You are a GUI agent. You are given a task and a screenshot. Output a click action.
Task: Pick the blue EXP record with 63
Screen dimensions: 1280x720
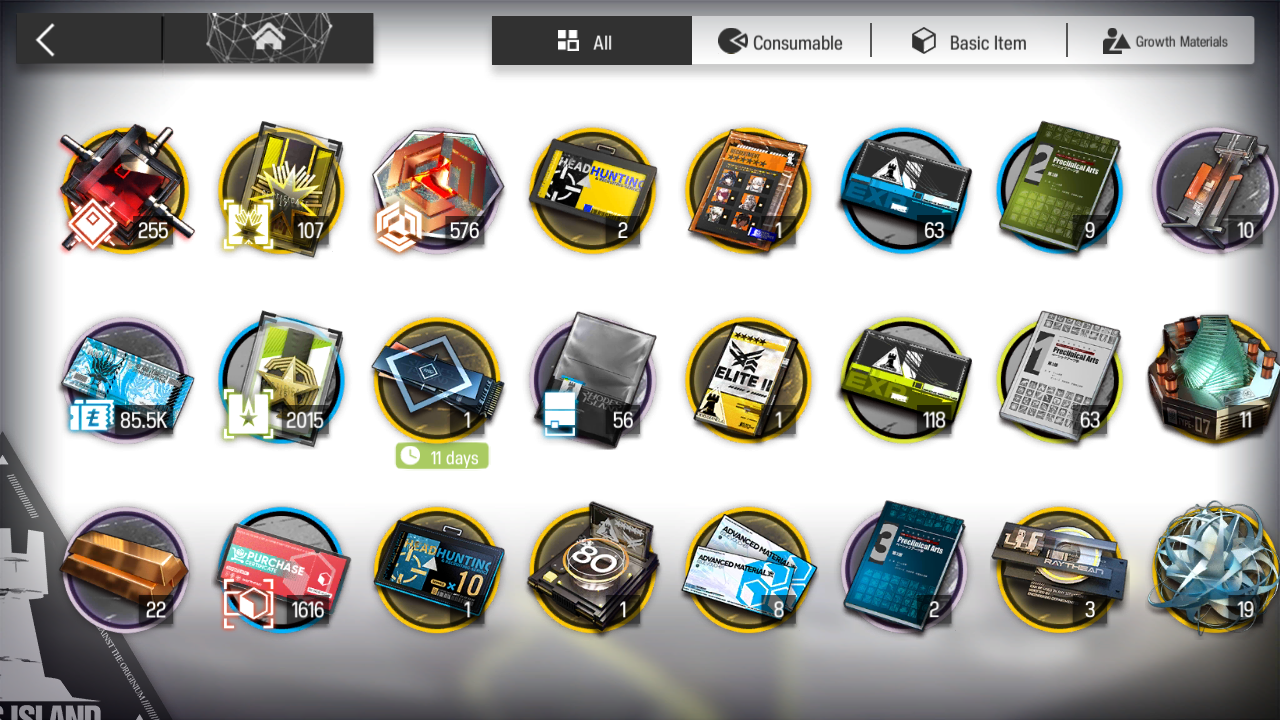[x=904, y=190]
